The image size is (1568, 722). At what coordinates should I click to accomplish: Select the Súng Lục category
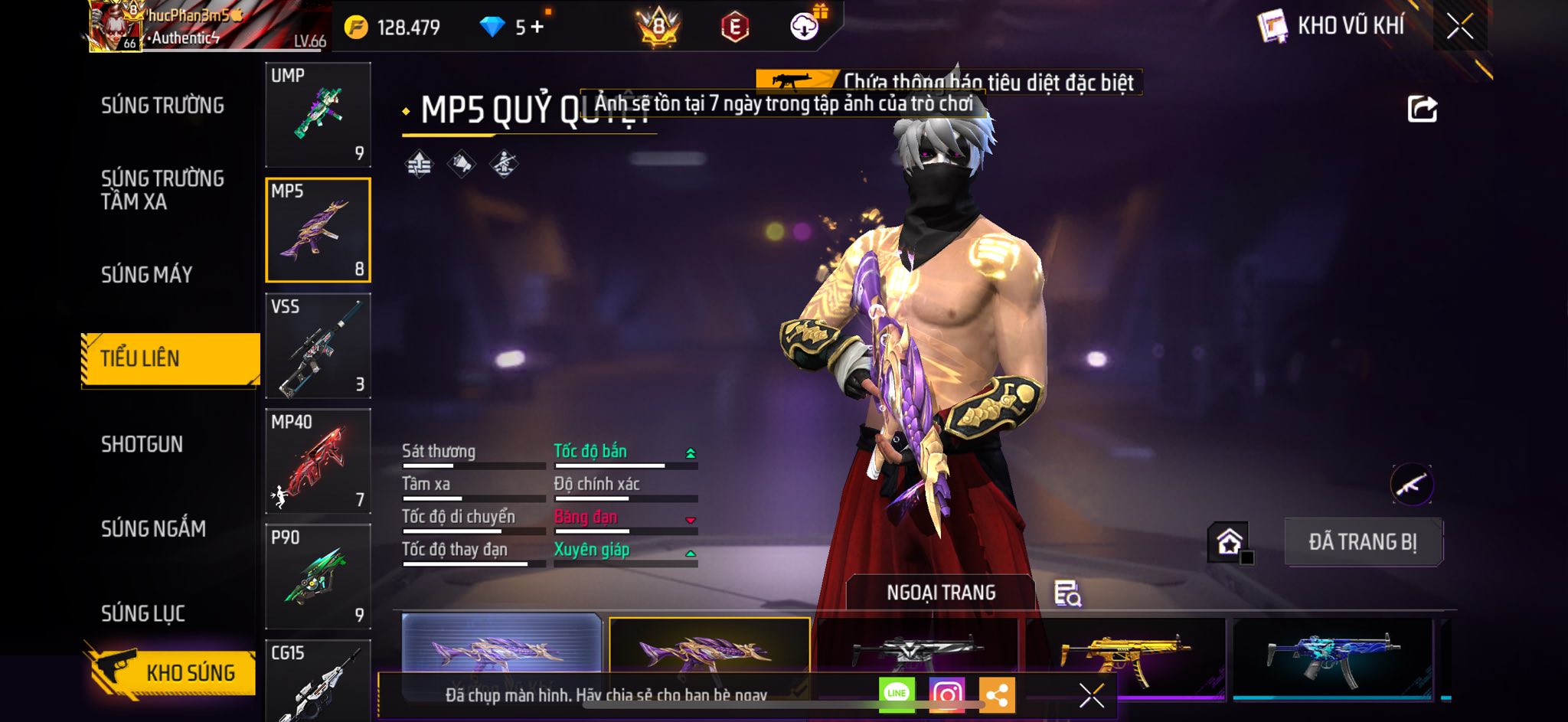143,613
